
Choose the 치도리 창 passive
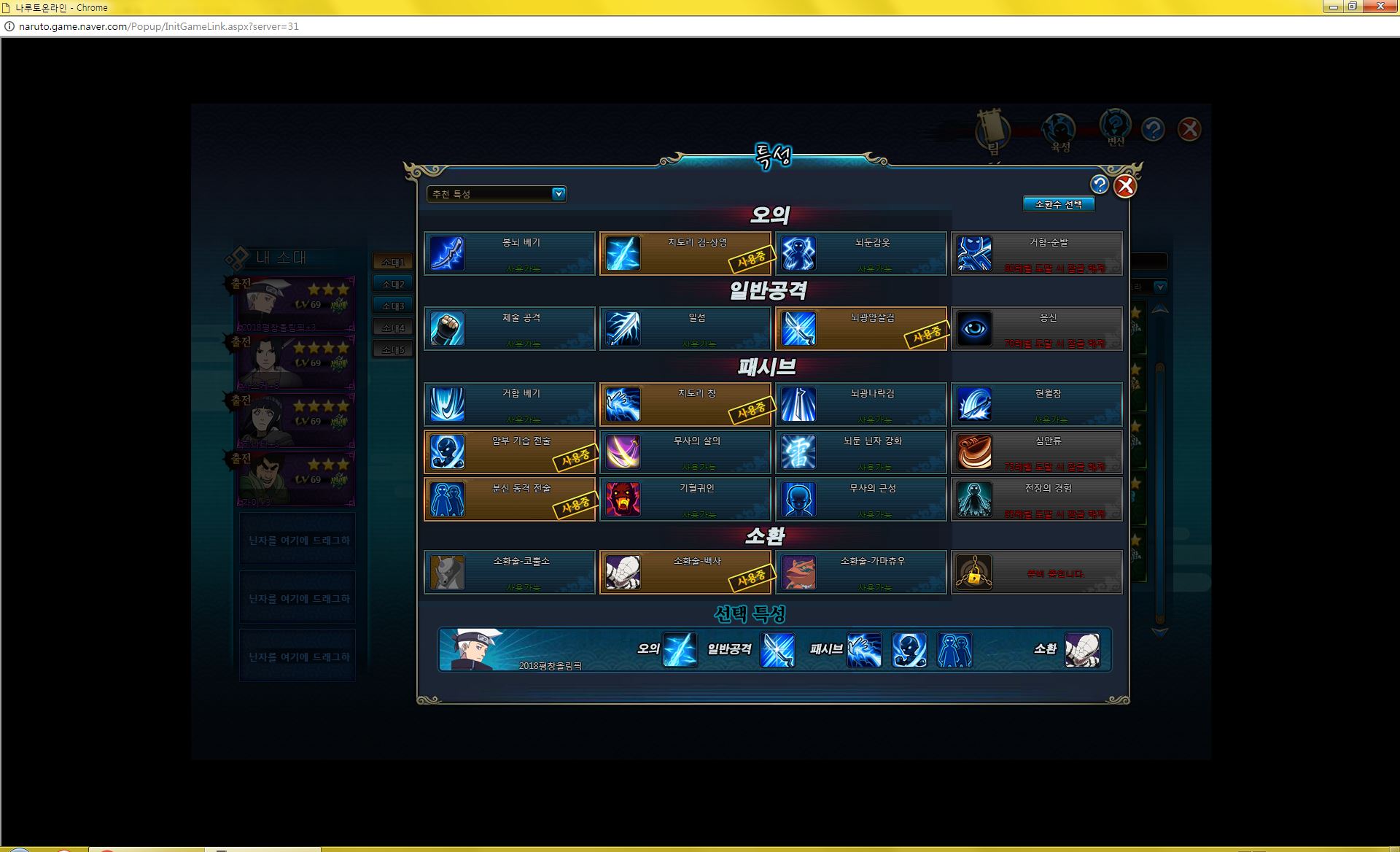pos(685,405)
